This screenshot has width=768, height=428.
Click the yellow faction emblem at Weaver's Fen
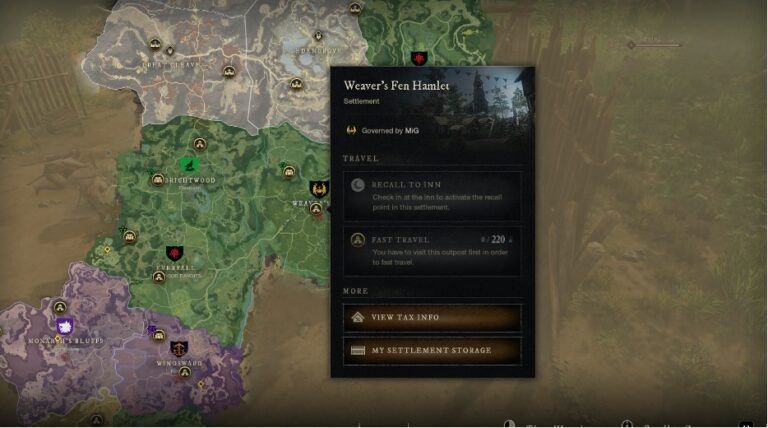pos(319,188)
